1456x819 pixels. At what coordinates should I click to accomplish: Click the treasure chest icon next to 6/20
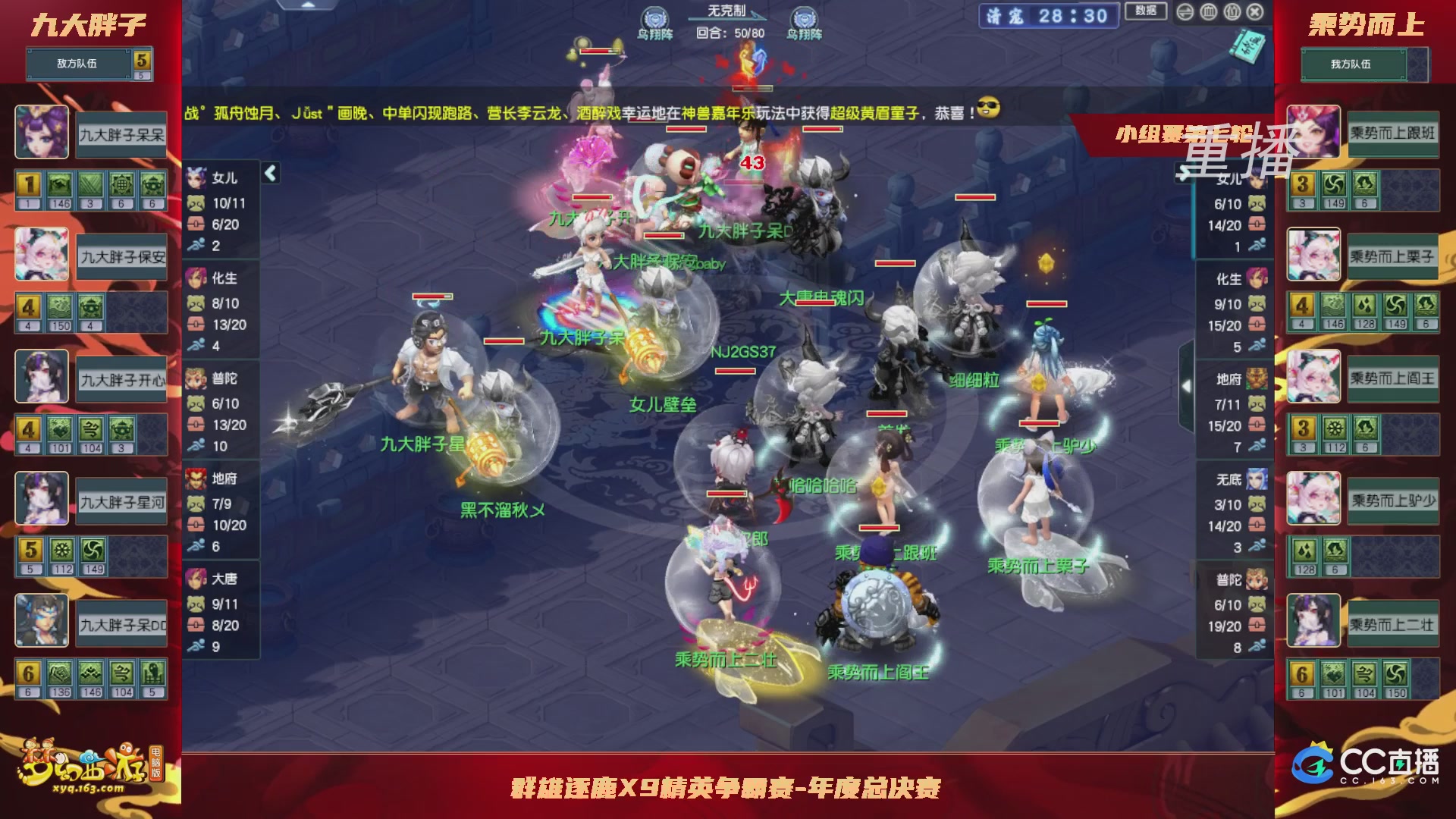[x=197, y=224]
